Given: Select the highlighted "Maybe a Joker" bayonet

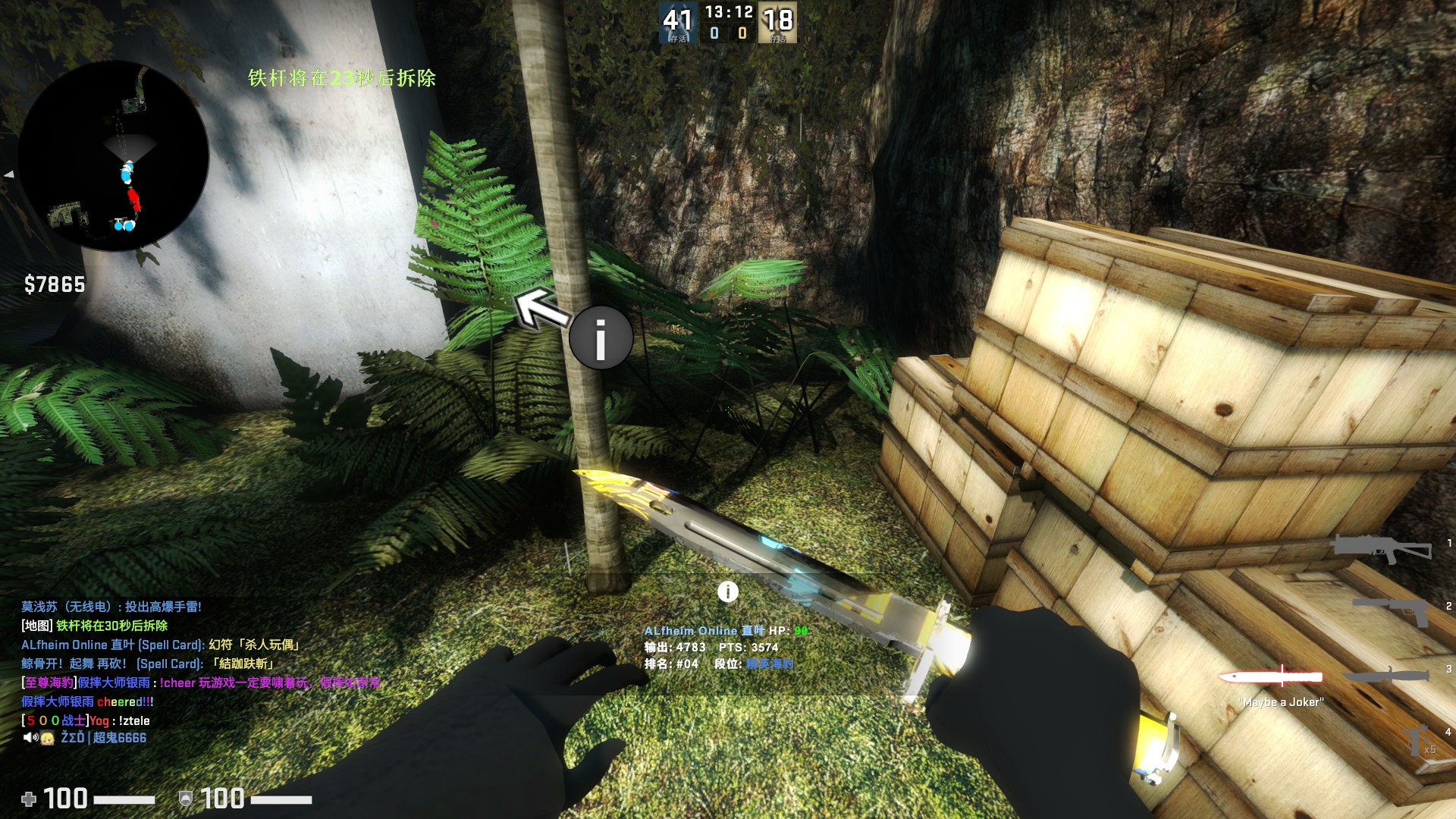Looking at the screenshot, I should click(1270, 676).
